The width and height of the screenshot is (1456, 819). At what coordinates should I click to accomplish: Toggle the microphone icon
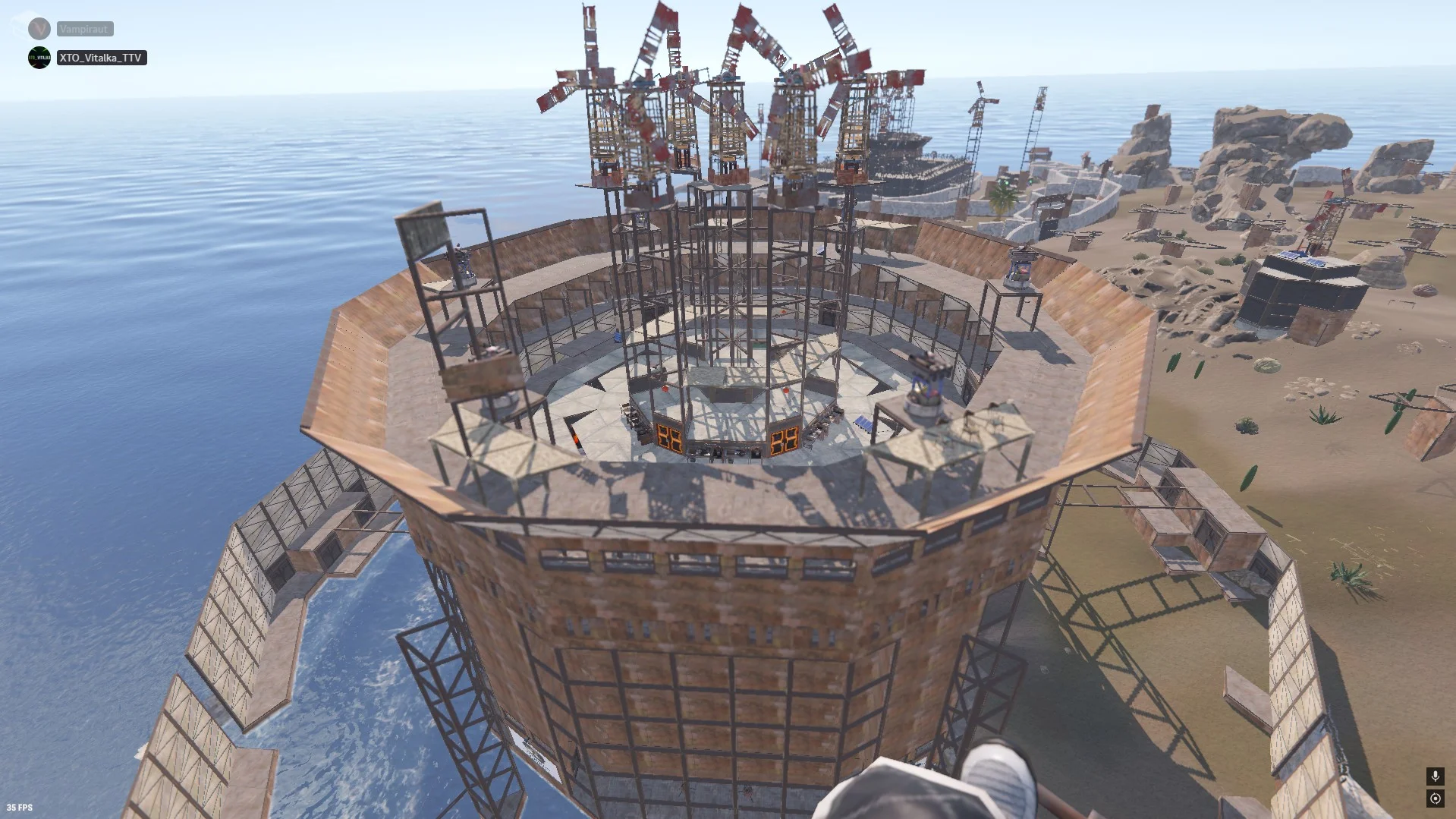1435,776
